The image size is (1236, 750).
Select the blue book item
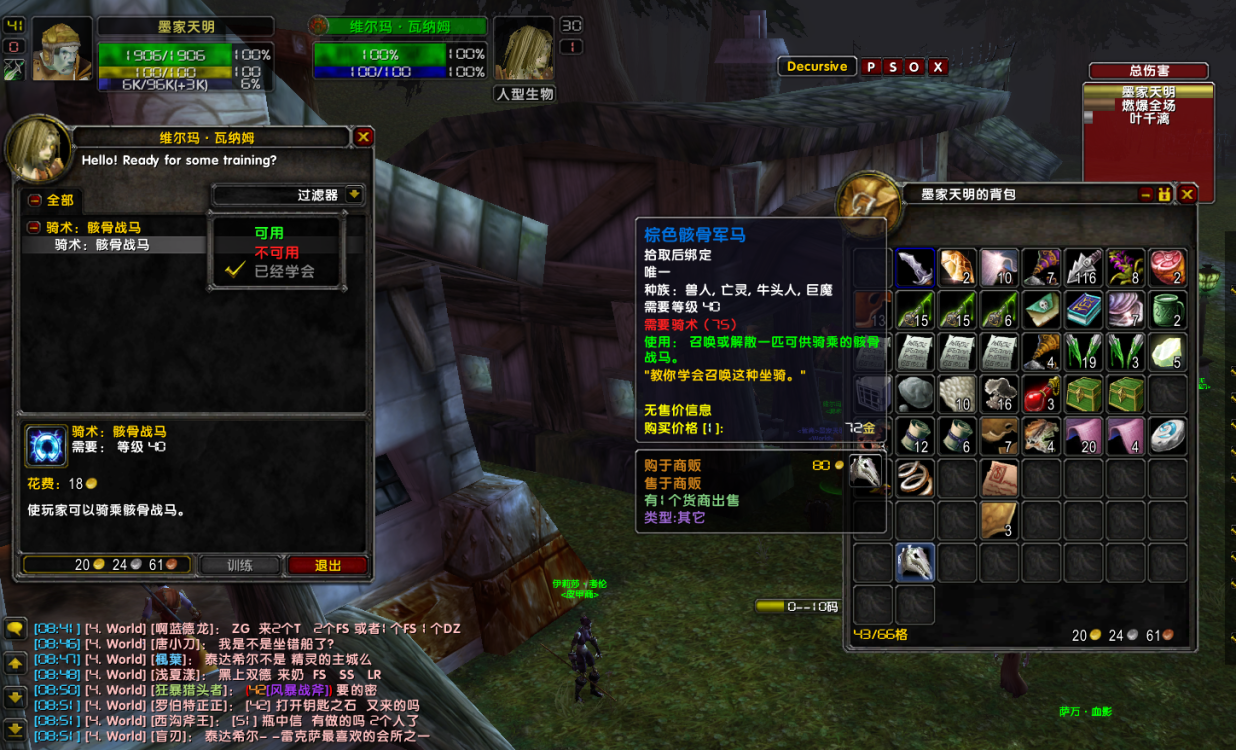[x=1083, y=310]
